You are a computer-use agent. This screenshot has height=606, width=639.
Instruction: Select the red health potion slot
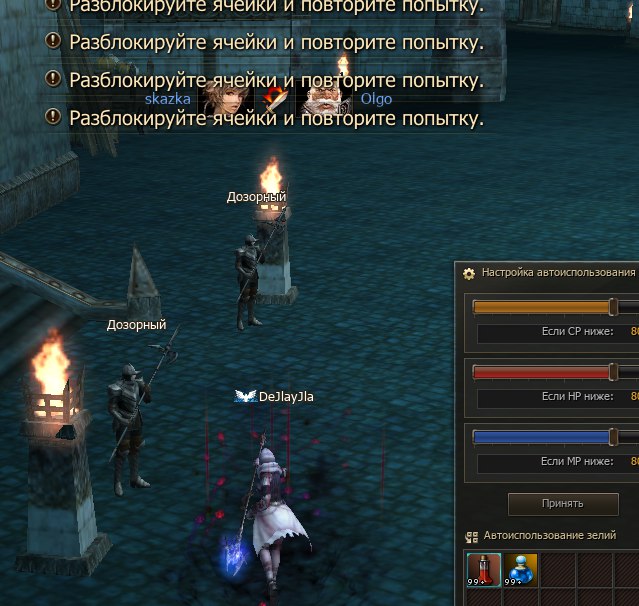pos(484,570)
